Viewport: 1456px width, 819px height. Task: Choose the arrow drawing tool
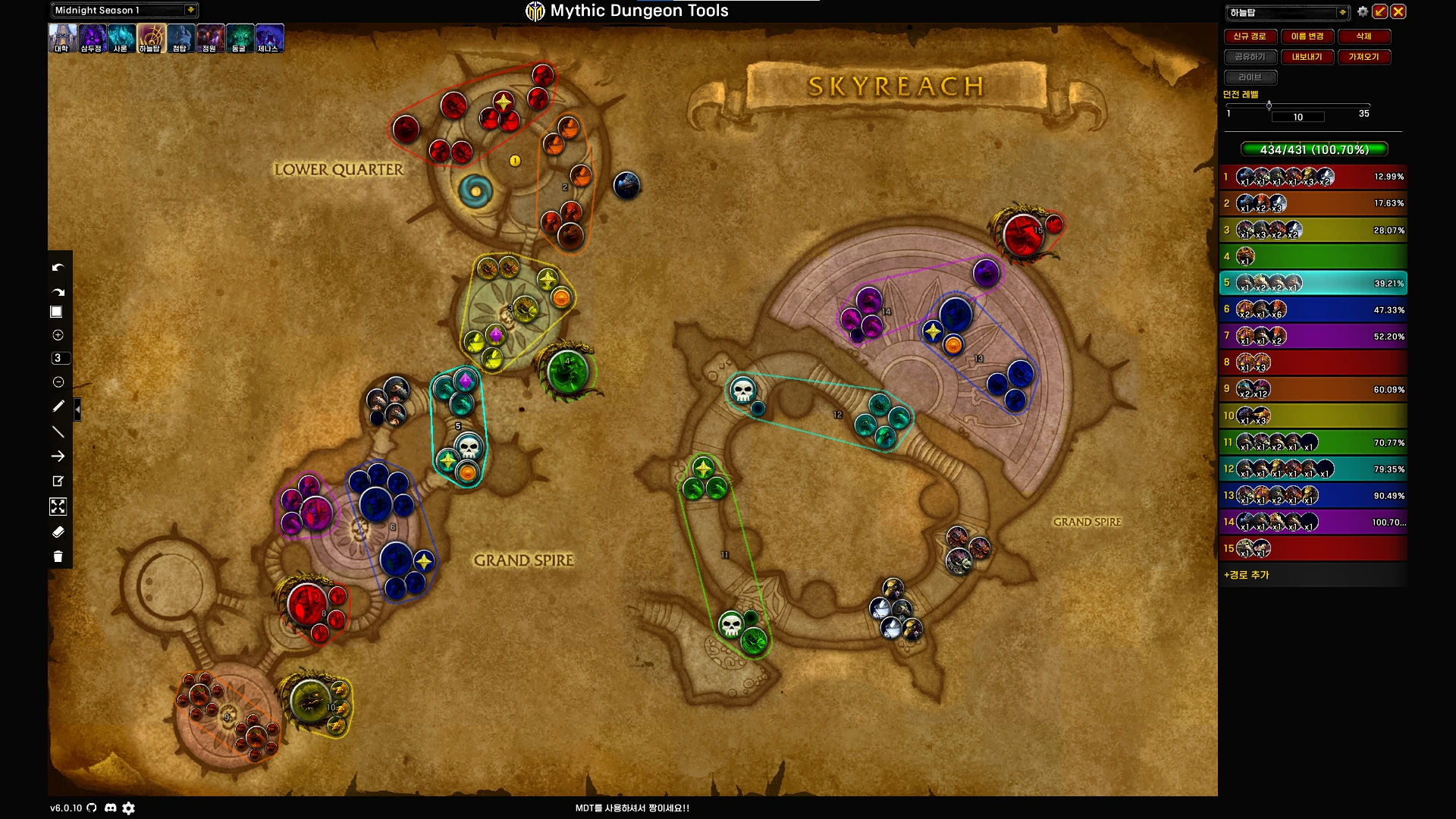coord(58,457)
